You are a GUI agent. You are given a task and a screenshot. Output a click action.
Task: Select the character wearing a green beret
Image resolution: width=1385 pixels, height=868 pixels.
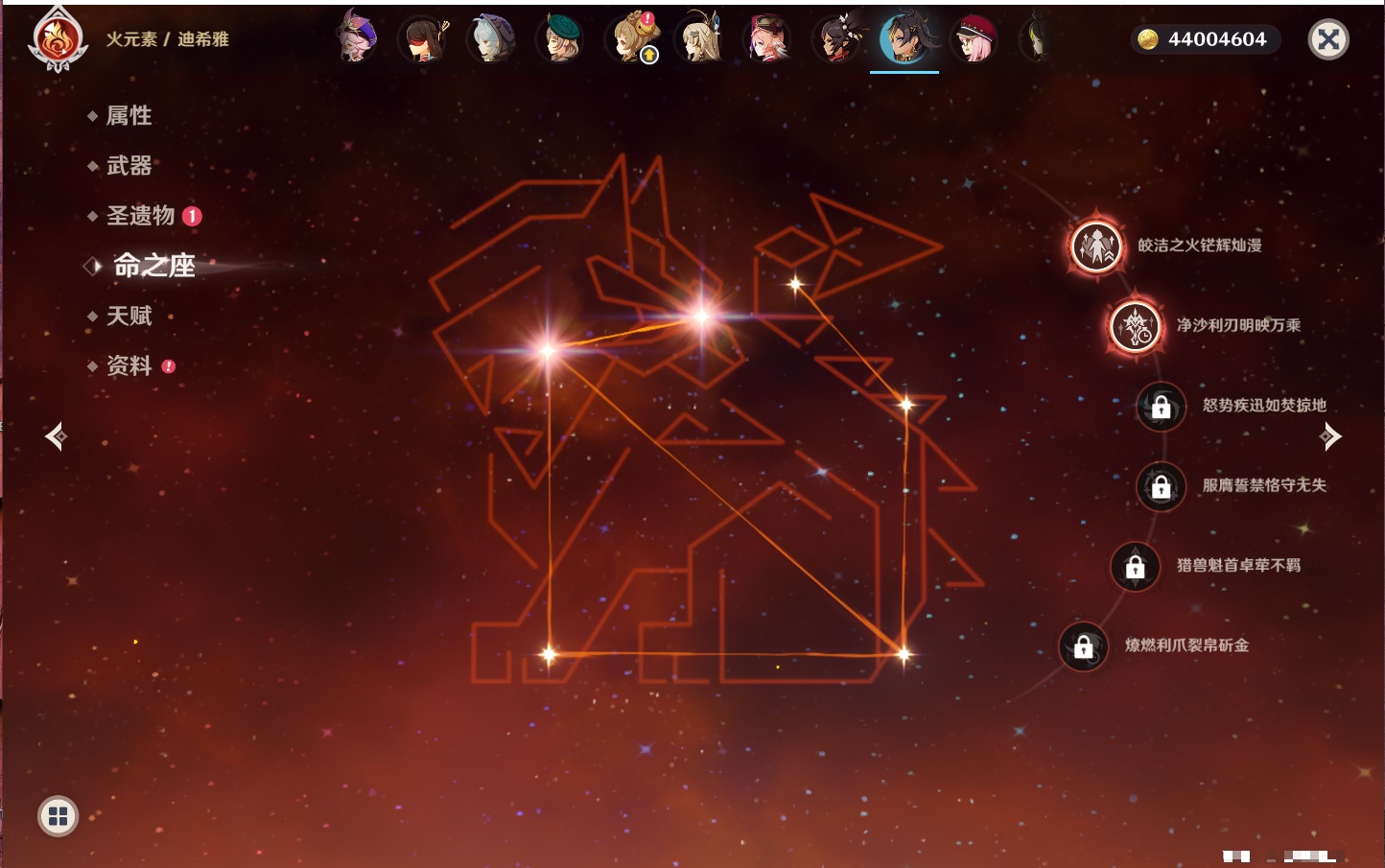pyautogui.click(x=561, y=39)
